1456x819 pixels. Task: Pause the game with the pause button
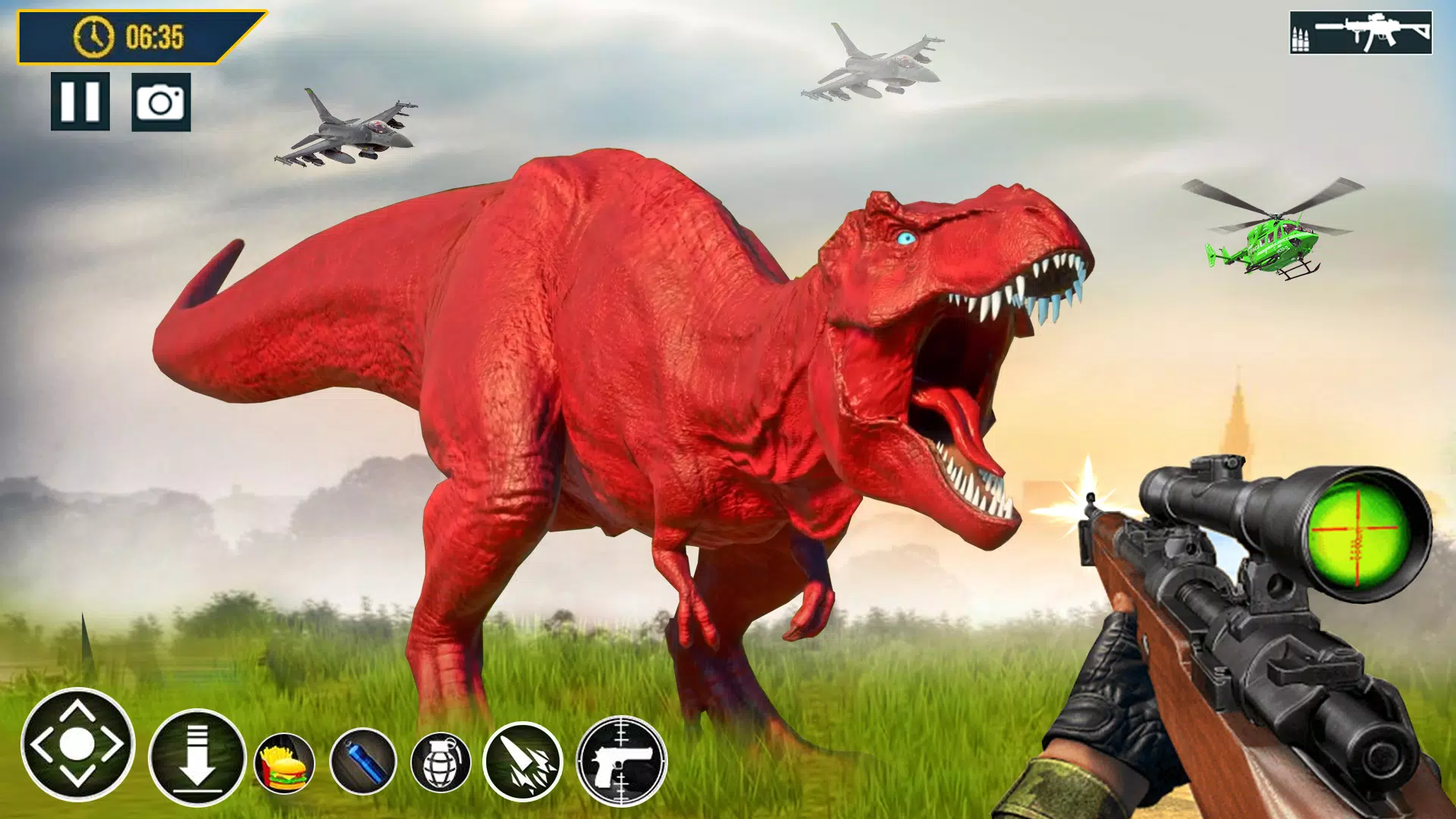pyautogui.click(x=80, y=101)
